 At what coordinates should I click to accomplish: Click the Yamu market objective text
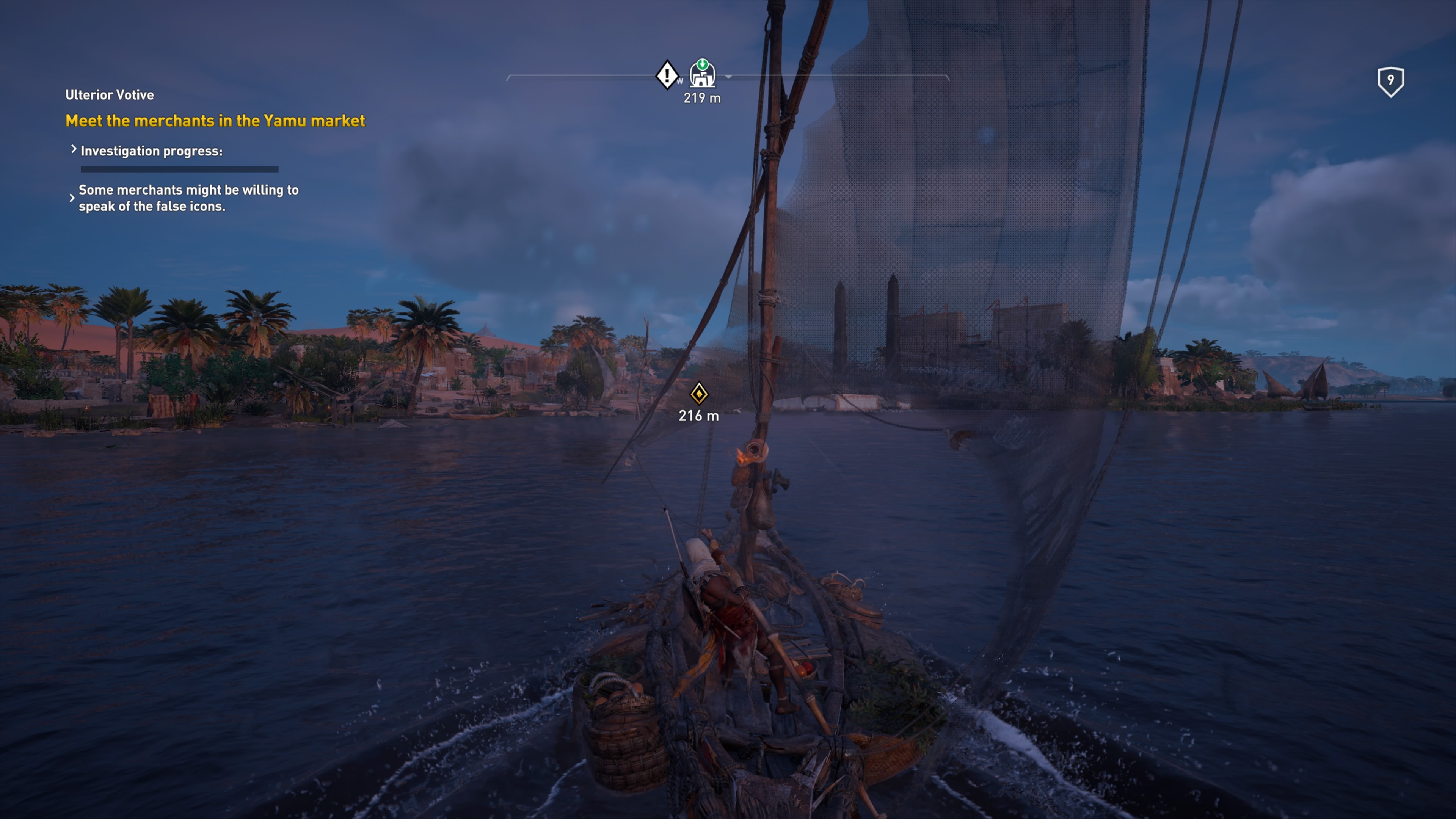pos(215,121)
